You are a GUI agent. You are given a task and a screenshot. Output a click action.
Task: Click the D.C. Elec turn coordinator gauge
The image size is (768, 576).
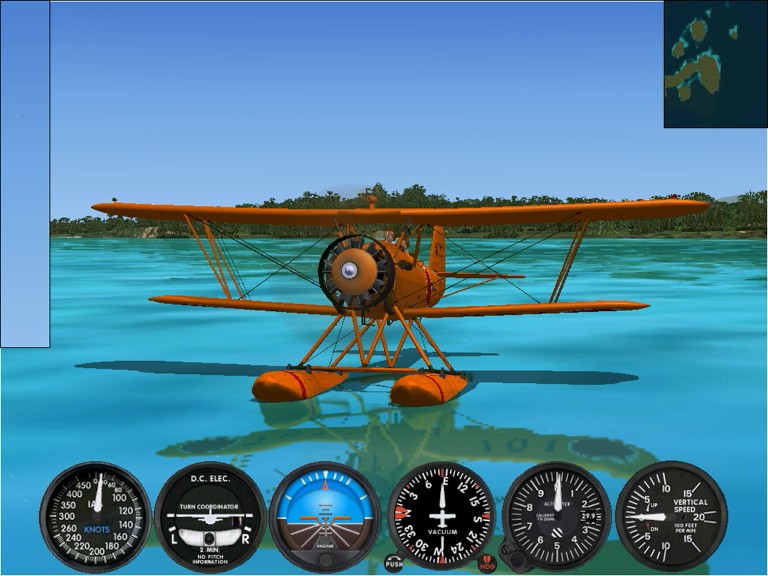210,516
